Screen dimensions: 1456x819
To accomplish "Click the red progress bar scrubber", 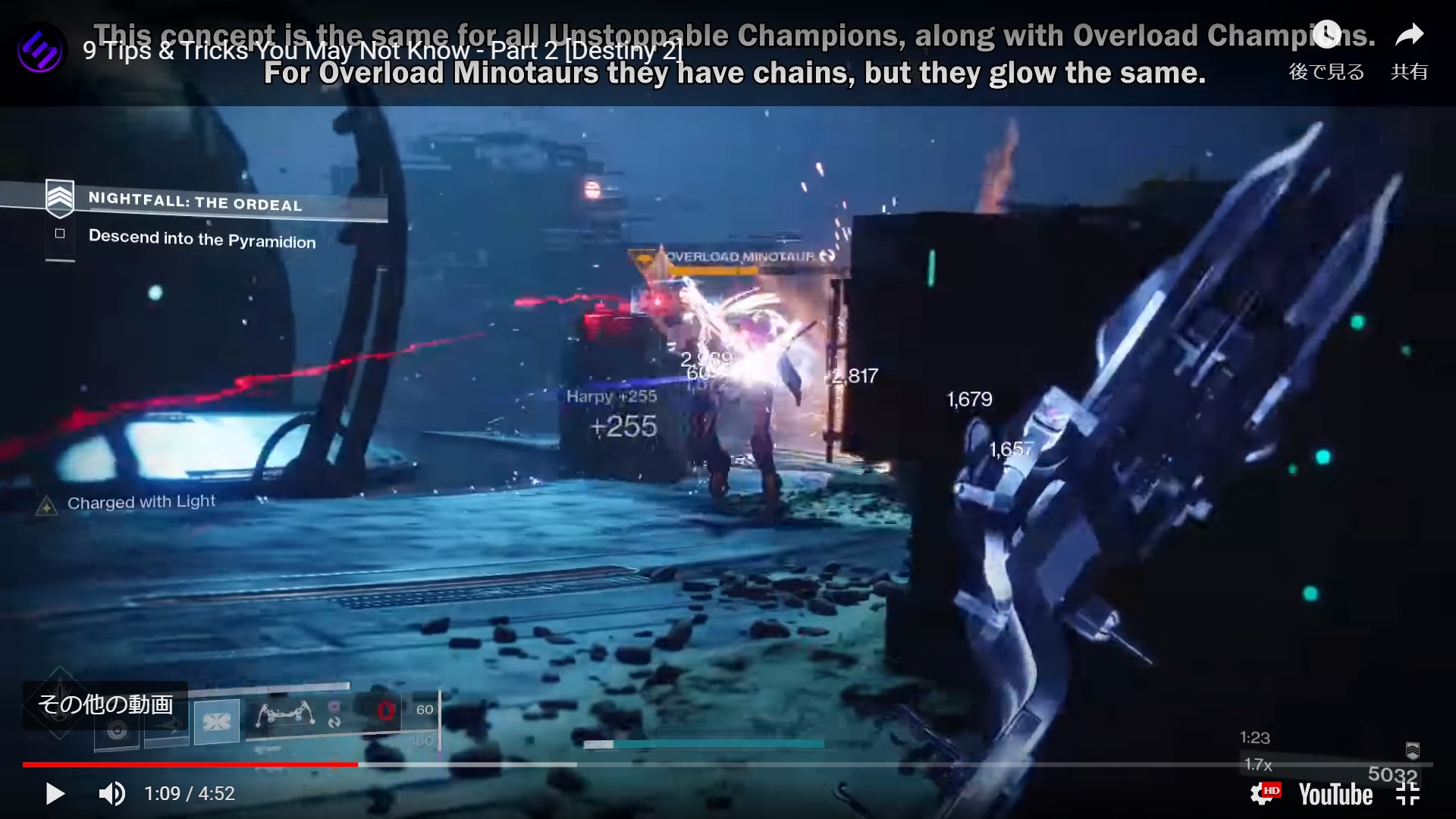I will coord(356,763).
